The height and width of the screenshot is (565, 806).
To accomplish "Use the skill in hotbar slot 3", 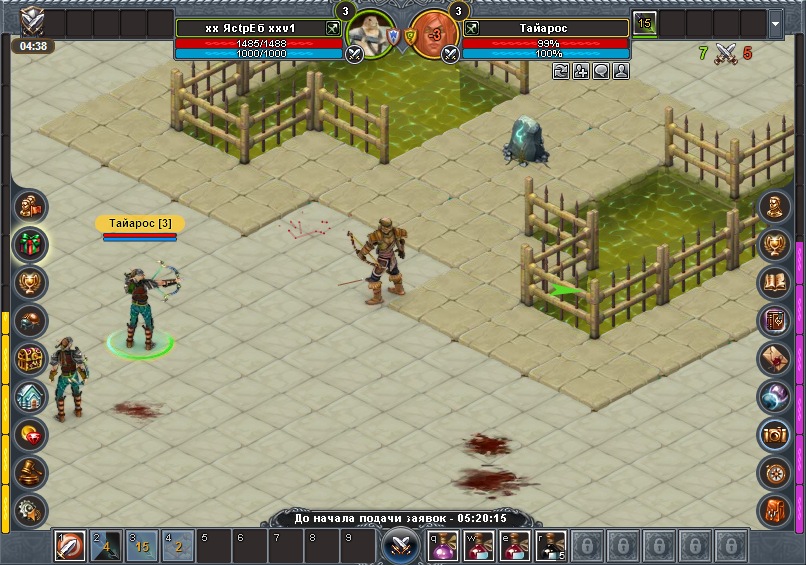I will pos(141,547).
